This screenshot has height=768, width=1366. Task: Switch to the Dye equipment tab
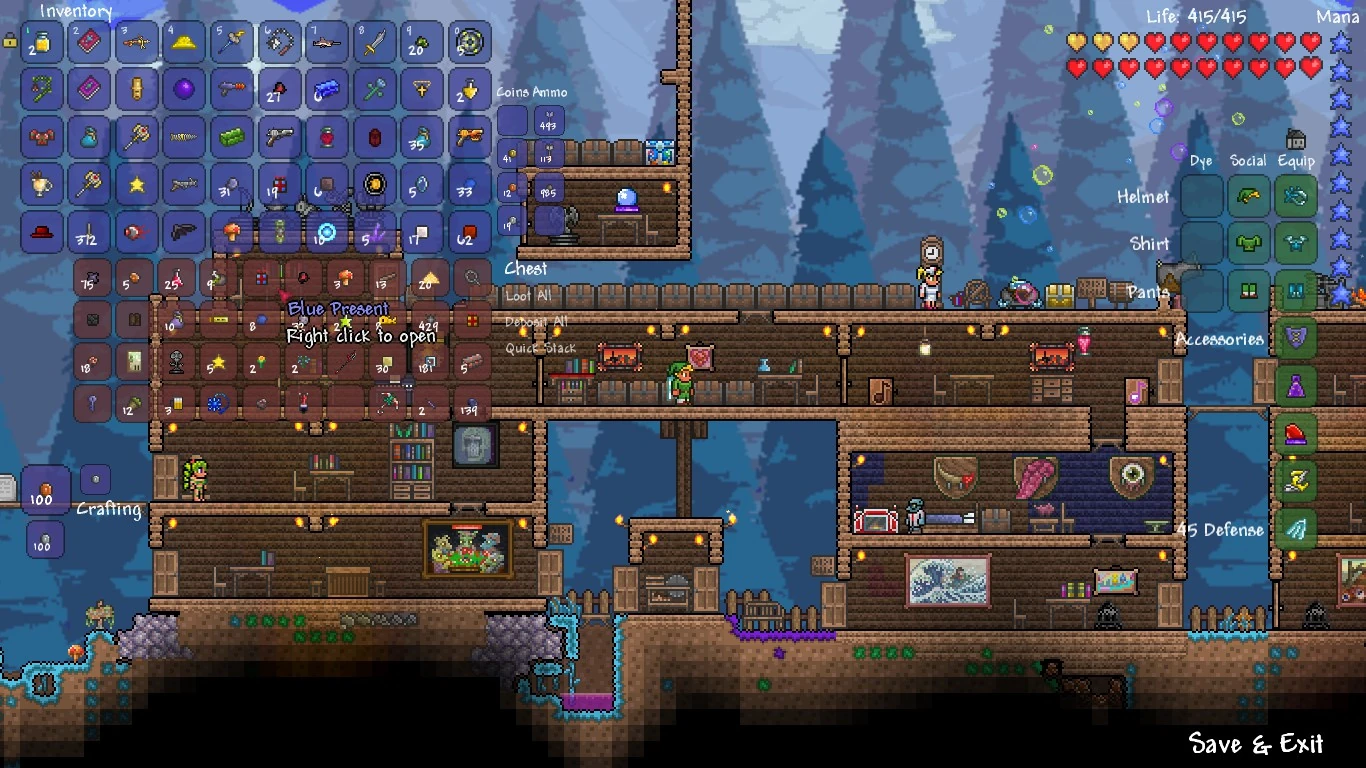pos(1201,161)
